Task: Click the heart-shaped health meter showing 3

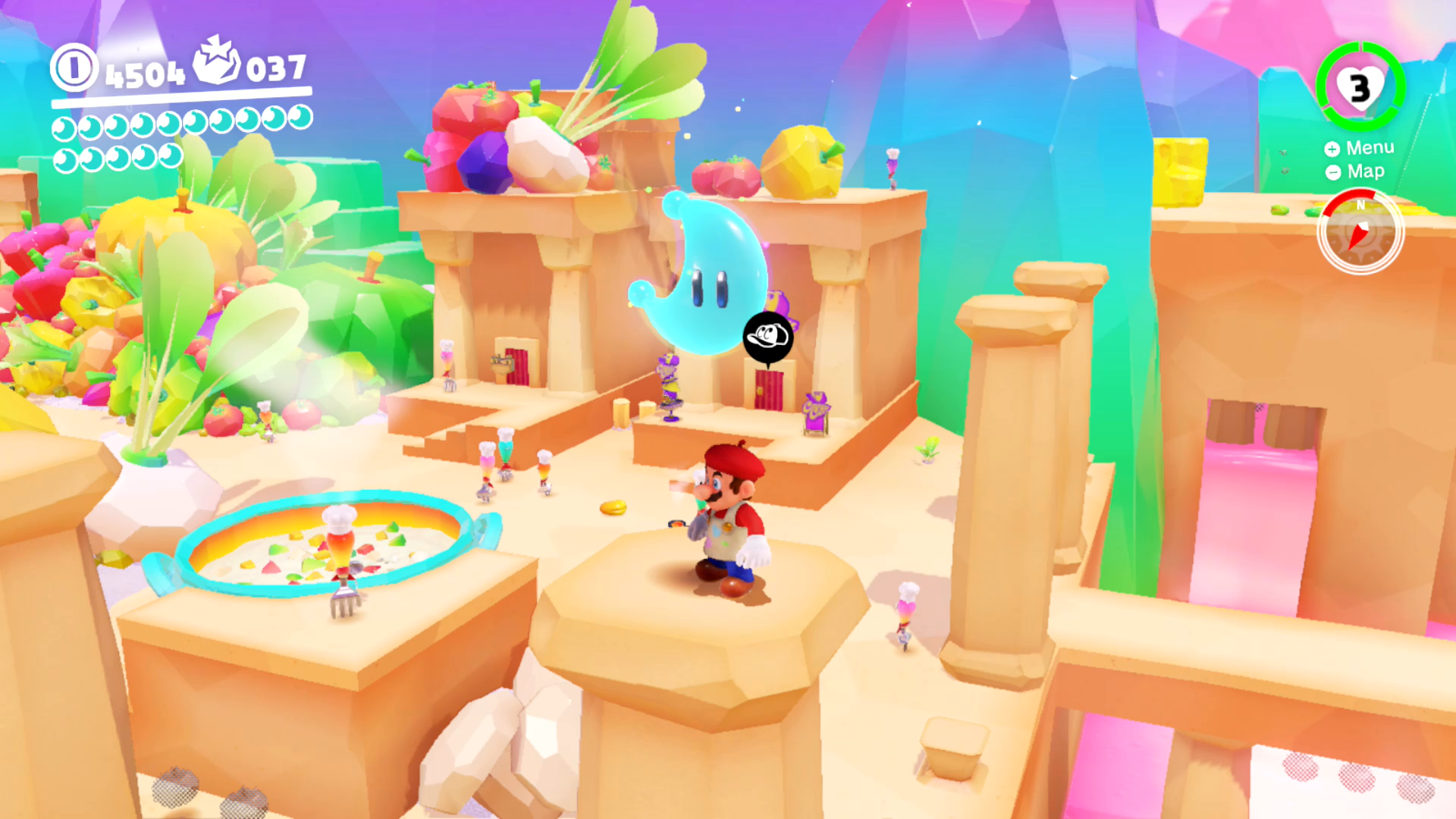Action: tap(1360, 86)
